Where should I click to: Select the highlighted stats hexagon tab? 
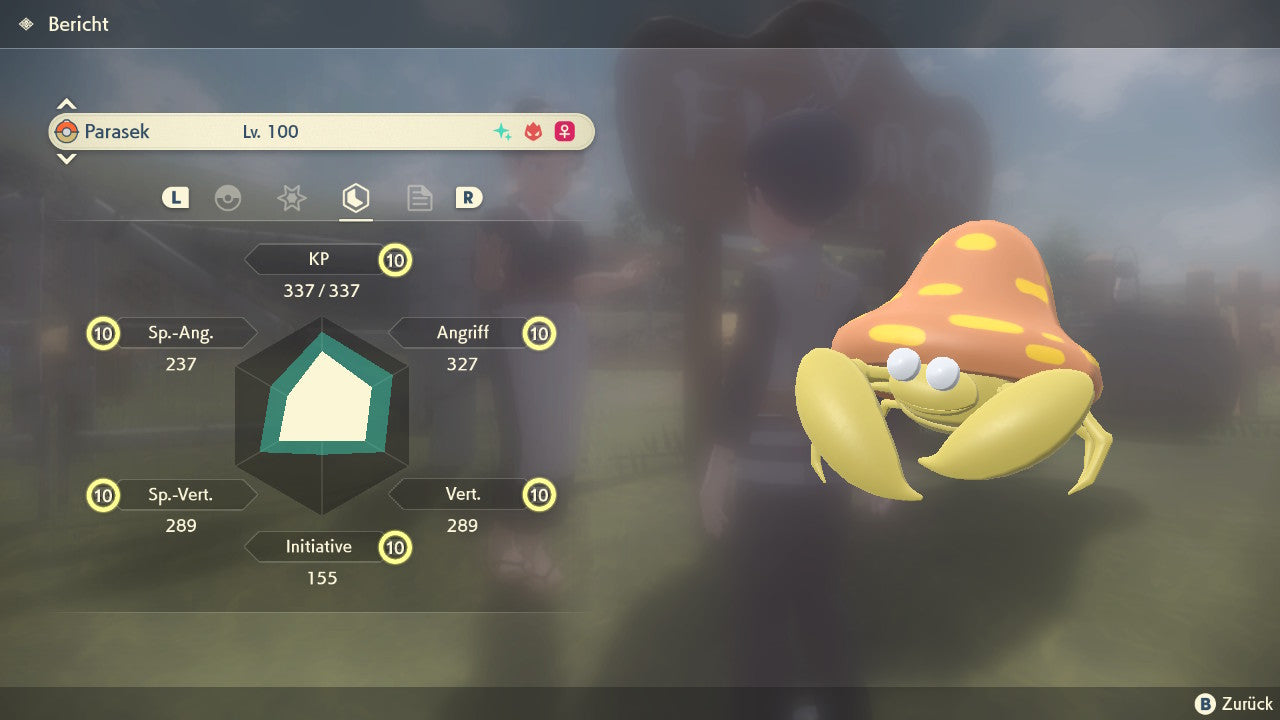click(x=355, y=198)
